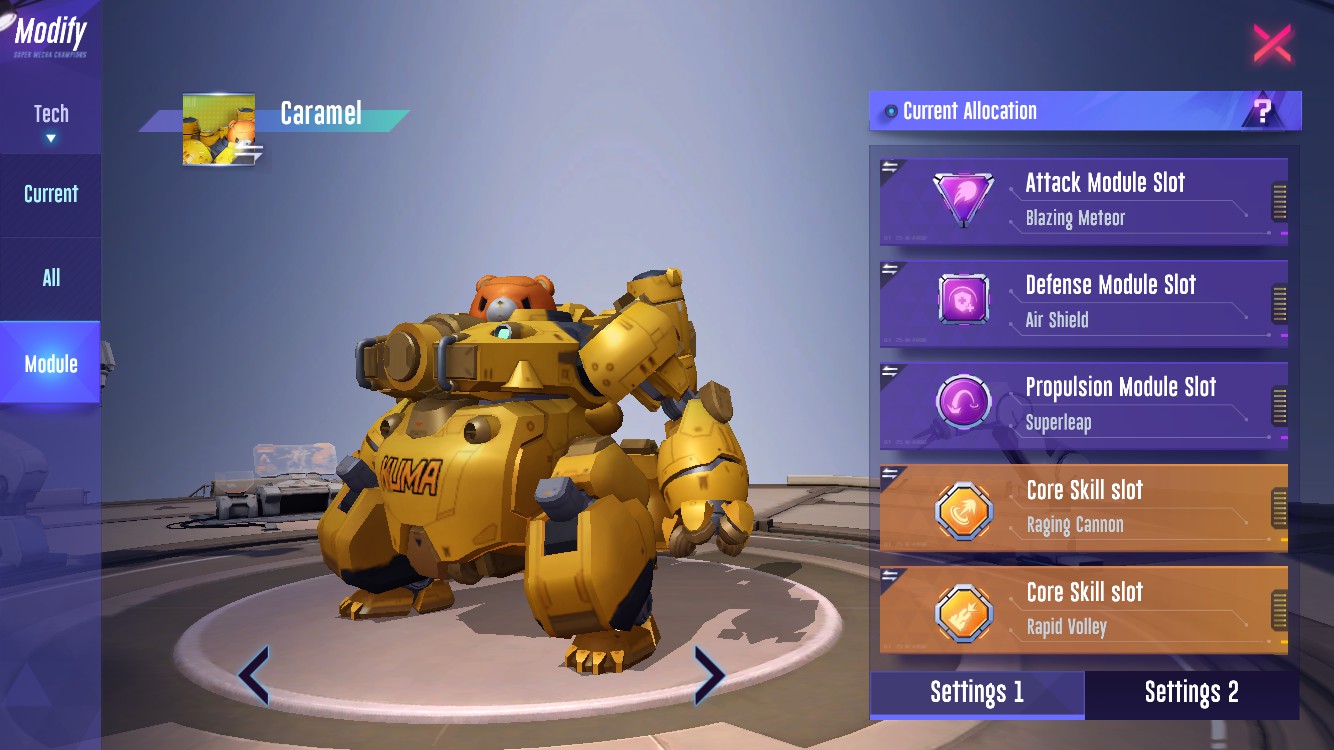This screenshot has height=750, width=1334.
Task: Click the Caramel mecha portrait thumbnail
Action: (219, 130)
